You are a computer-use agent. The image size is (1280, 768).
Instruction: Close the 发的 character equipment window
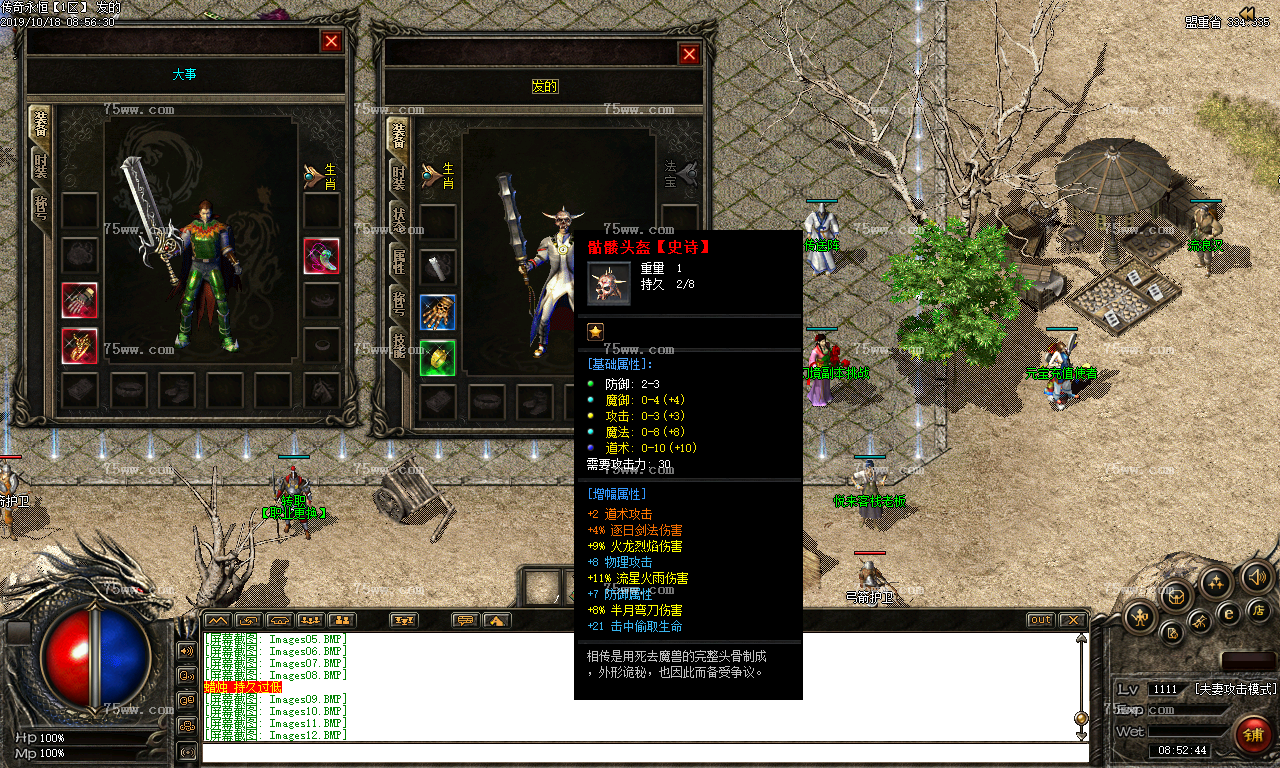point(689,55)
